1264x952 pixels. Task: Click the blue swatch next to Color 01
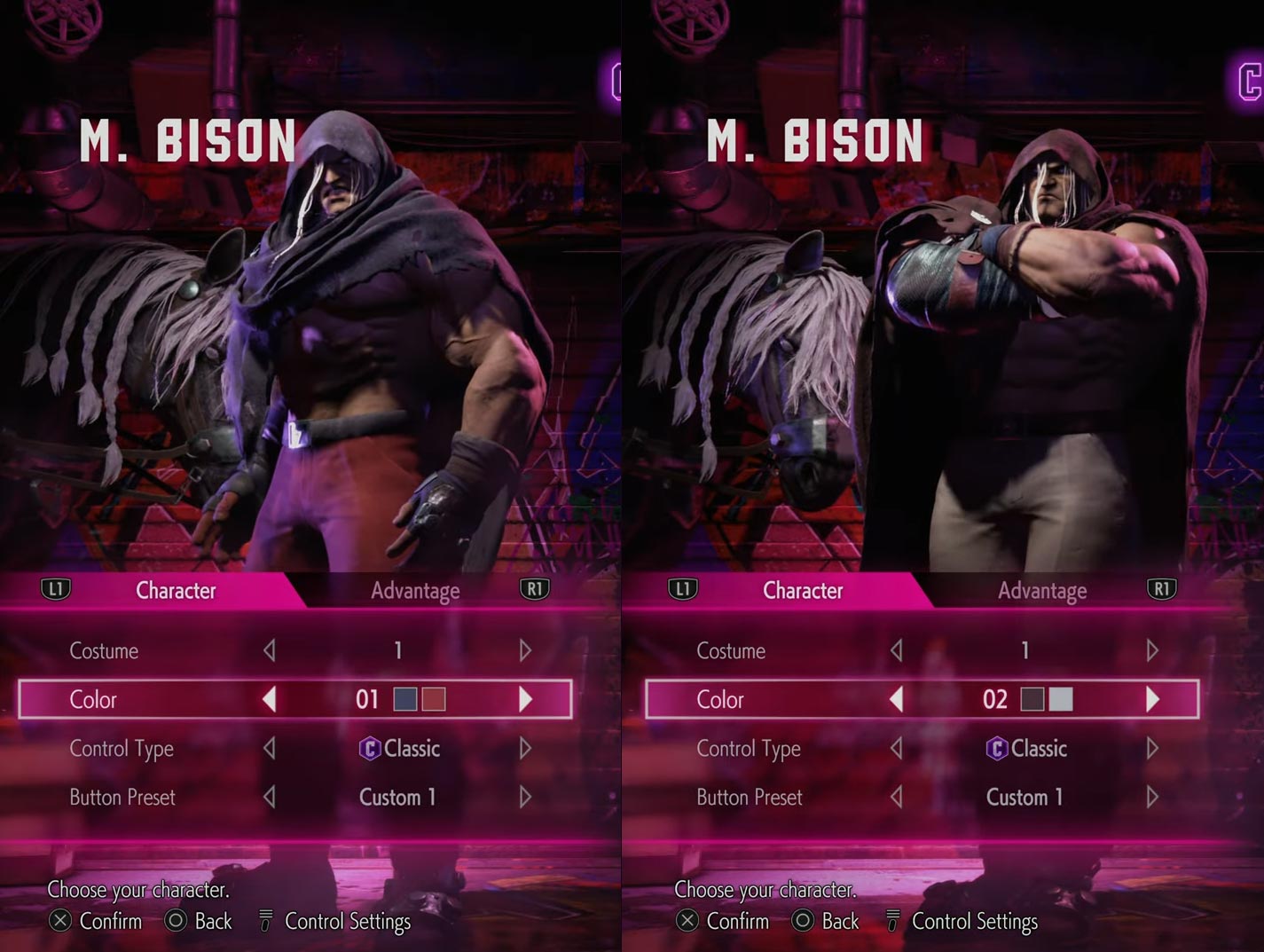(404, 699)
